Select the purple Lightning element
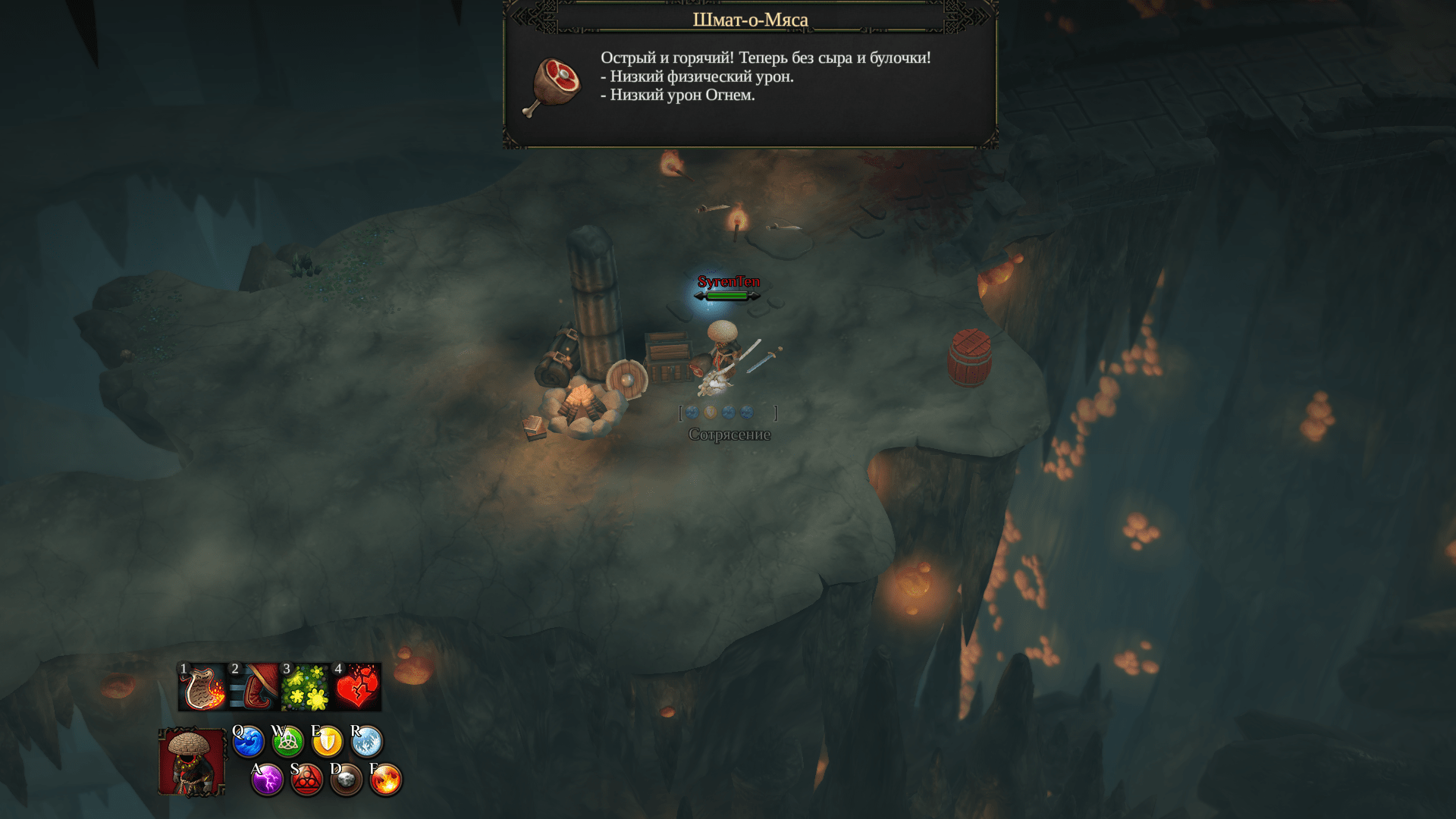 (267, 780)
